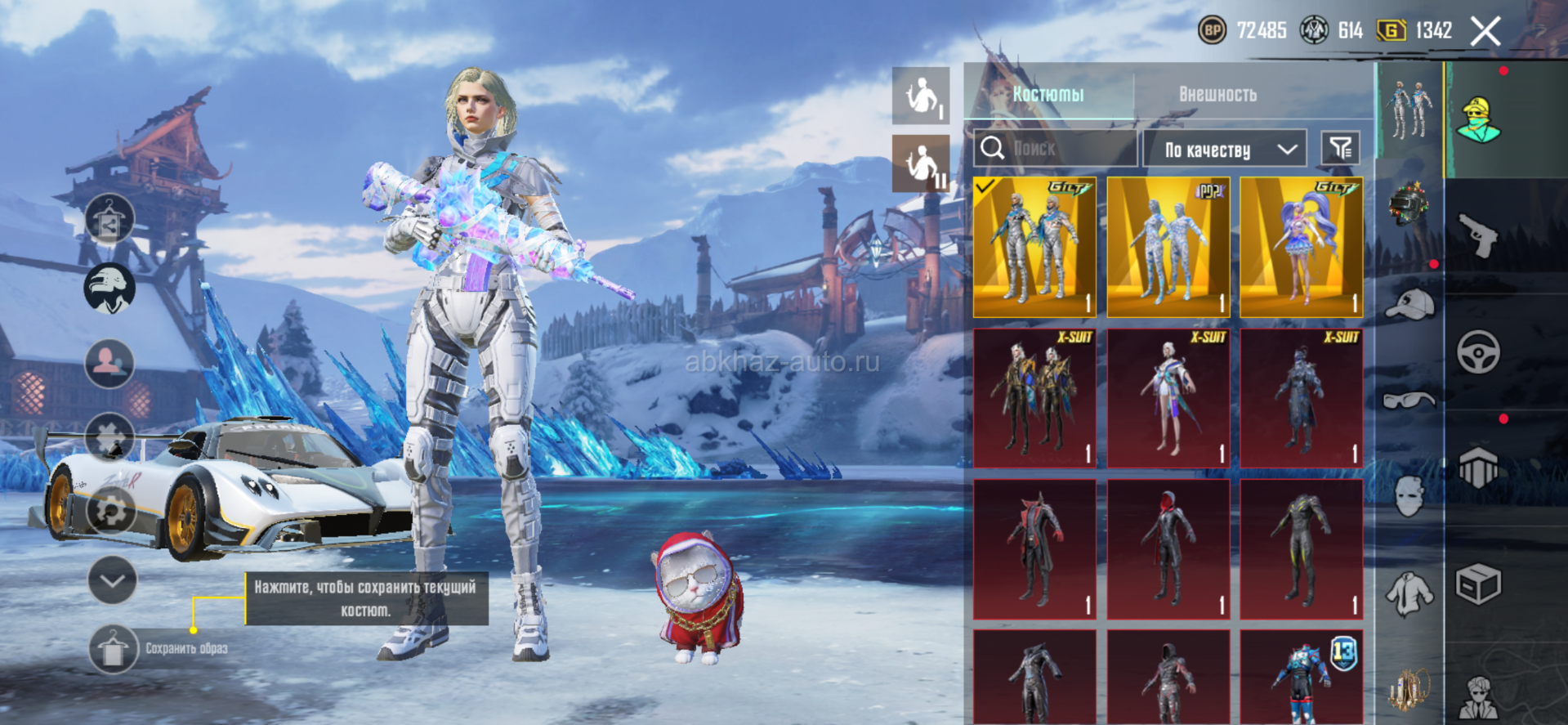
Task: Switch to the Костюмы tab
Action: click(x=1048, y=94)
